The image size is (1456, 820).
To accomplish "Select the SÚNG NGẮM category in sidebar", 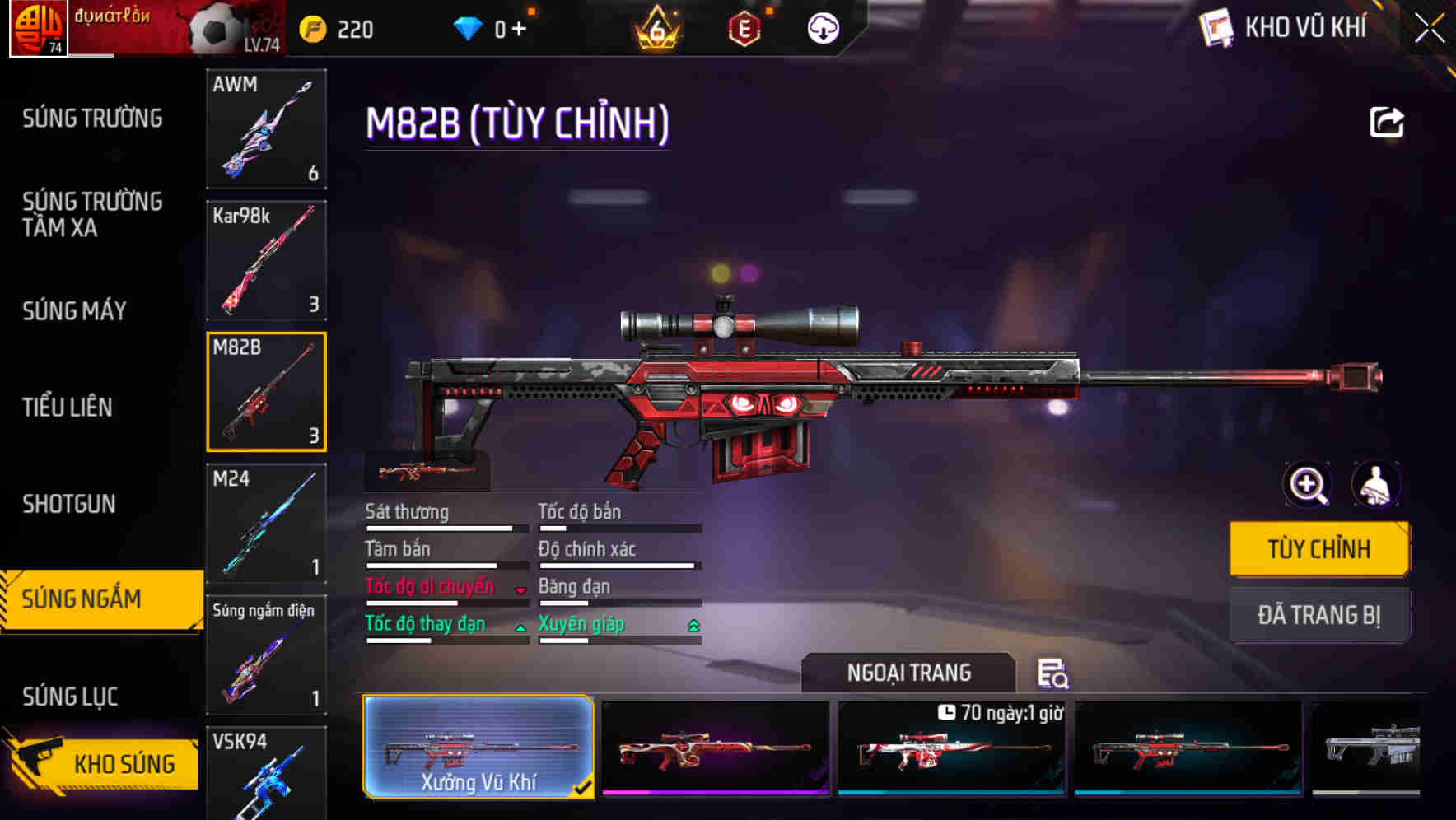I will [x=91, y=599].
